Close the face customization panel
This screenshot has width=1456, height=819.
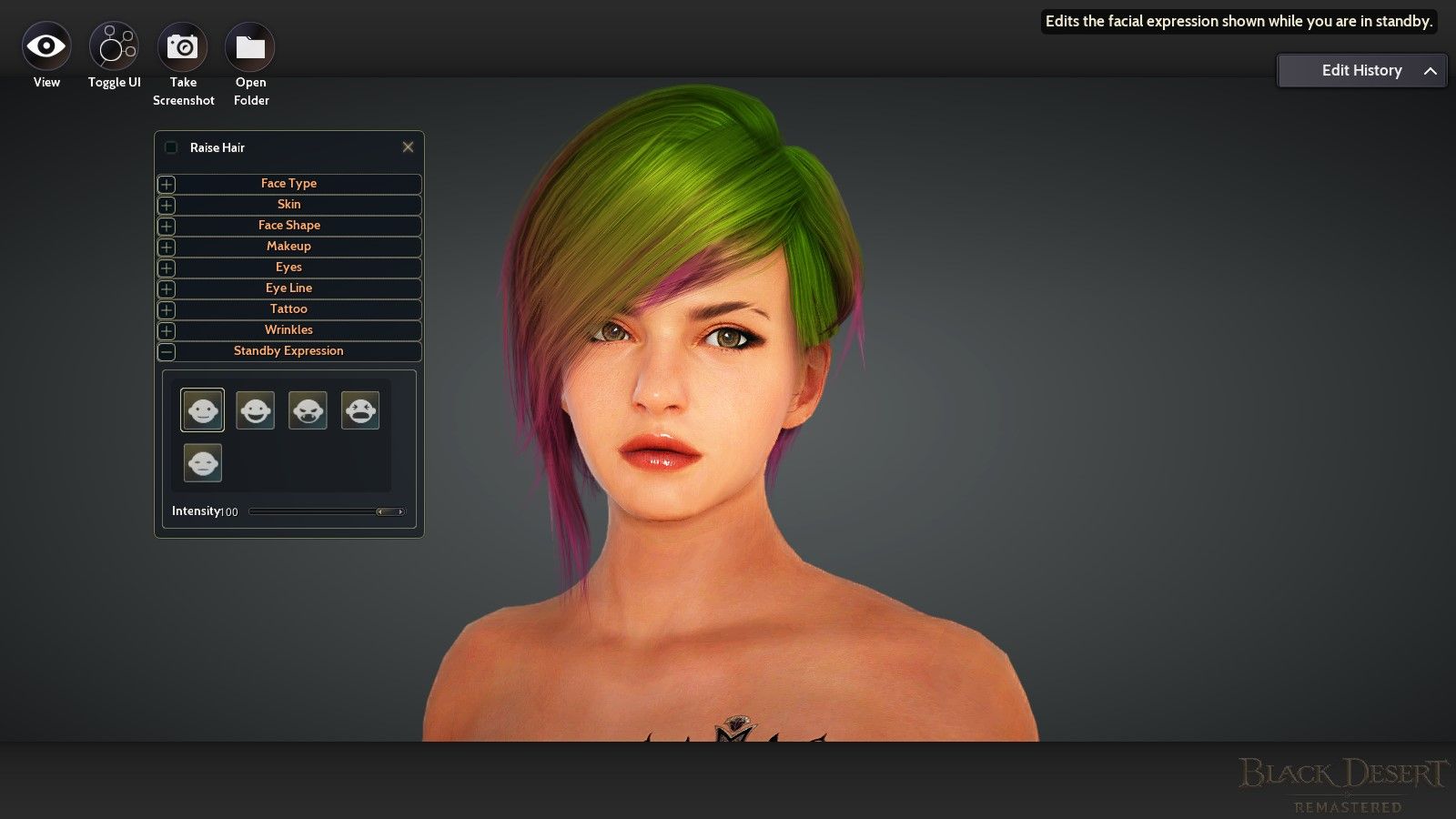[408, 147]
